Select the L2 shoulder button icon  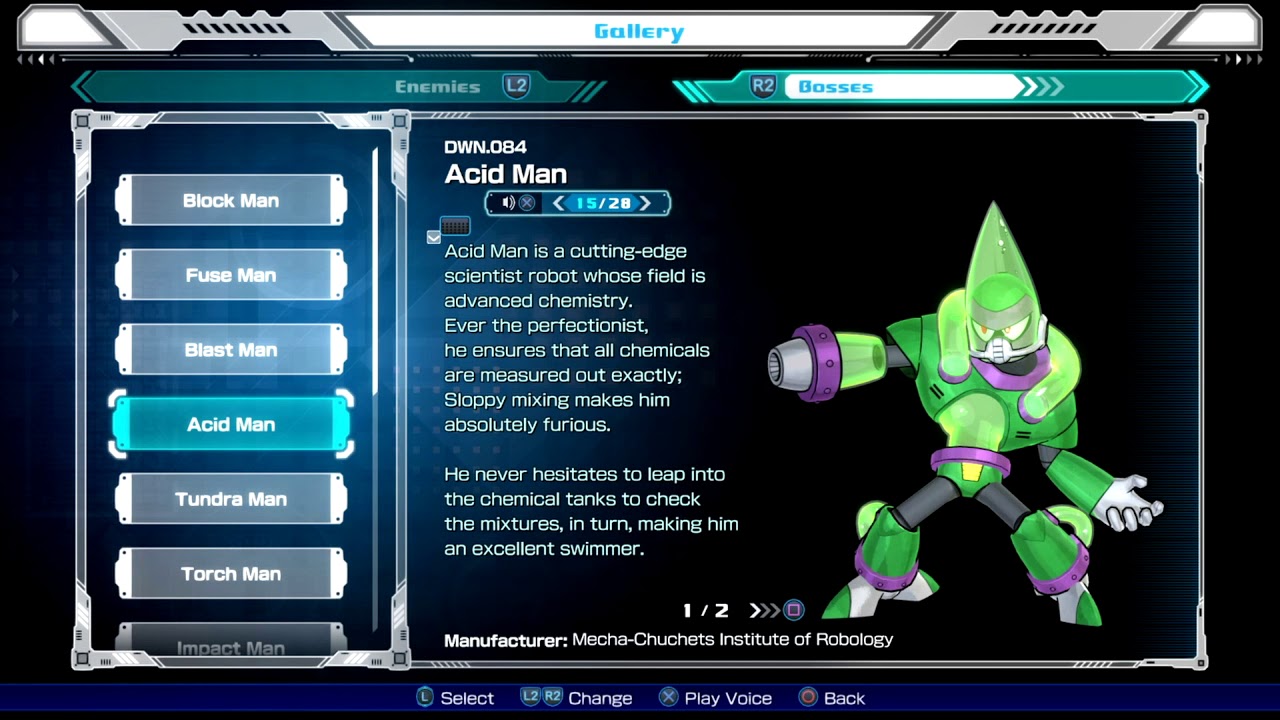[517, 86]
